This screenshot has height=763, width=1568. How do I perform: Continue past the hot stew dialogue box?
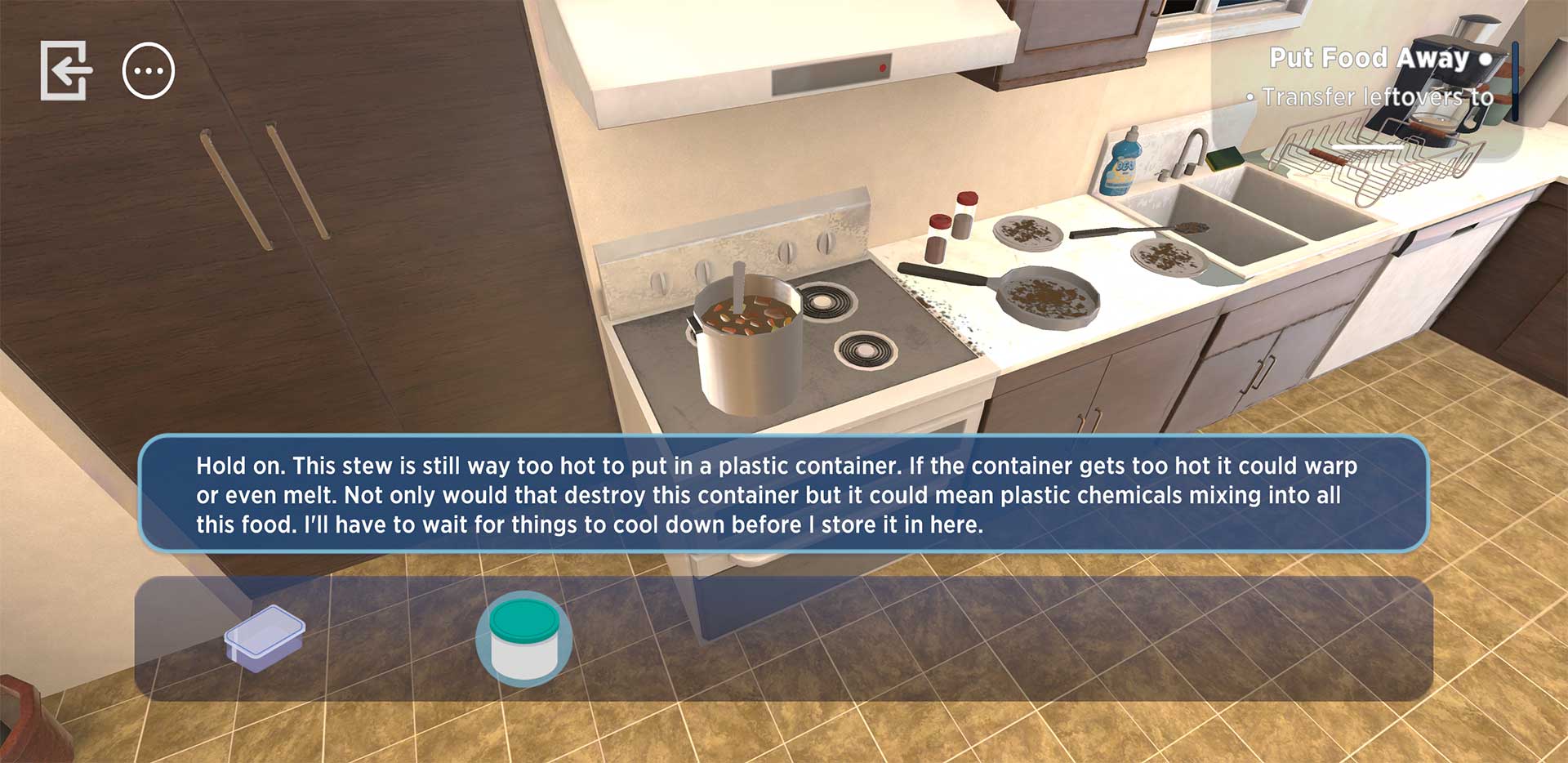(783, 494)
